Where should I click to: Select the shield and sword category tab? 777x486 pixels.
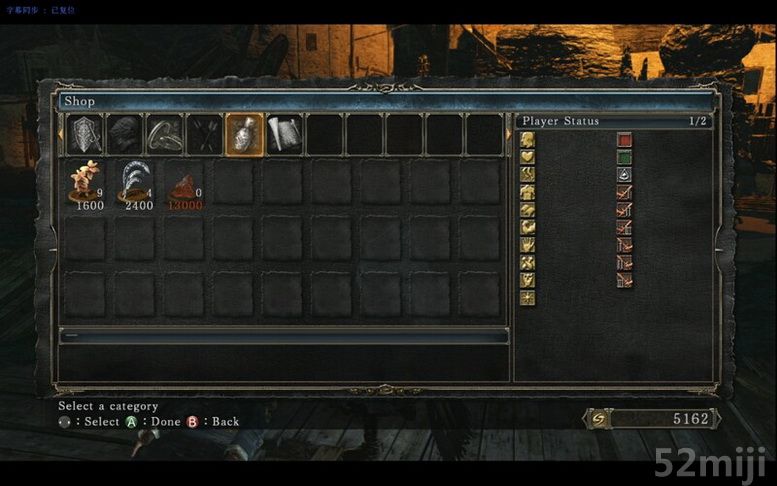(x=85, y=134)
